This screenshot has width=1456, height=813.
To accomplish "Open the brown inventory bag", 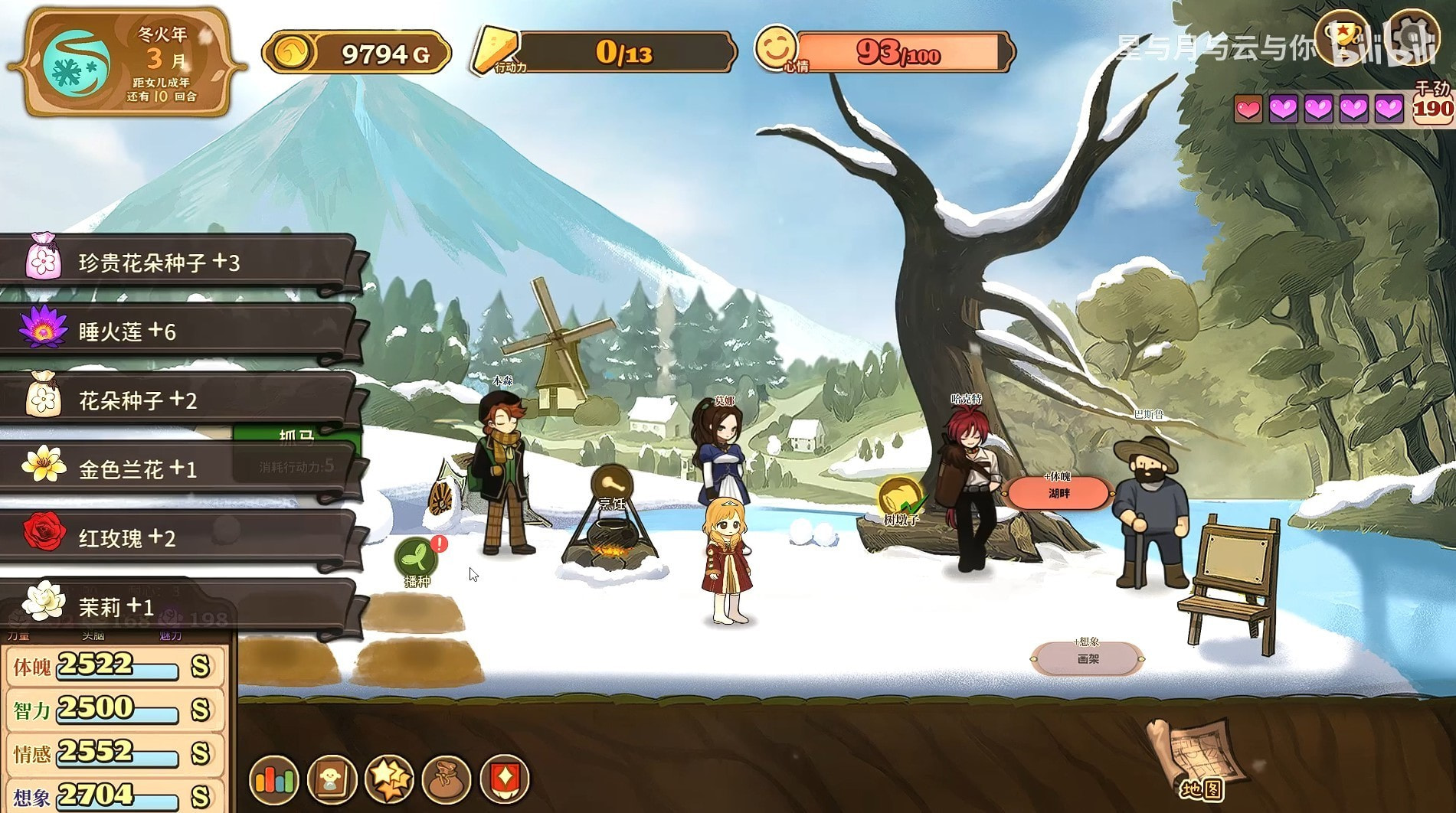I will 447,779.
